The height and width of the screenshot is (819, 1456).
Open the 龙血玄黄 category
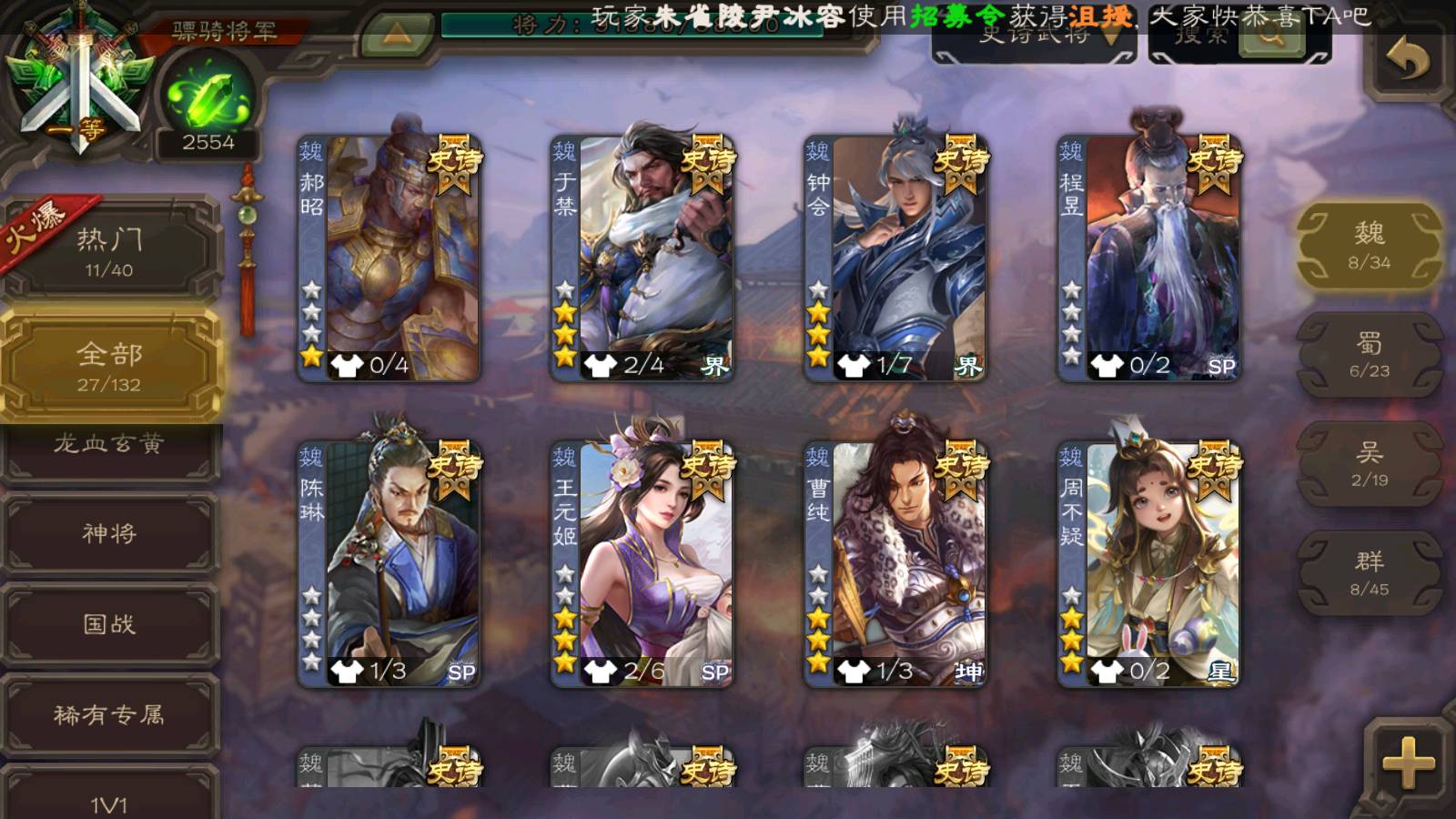109,446
